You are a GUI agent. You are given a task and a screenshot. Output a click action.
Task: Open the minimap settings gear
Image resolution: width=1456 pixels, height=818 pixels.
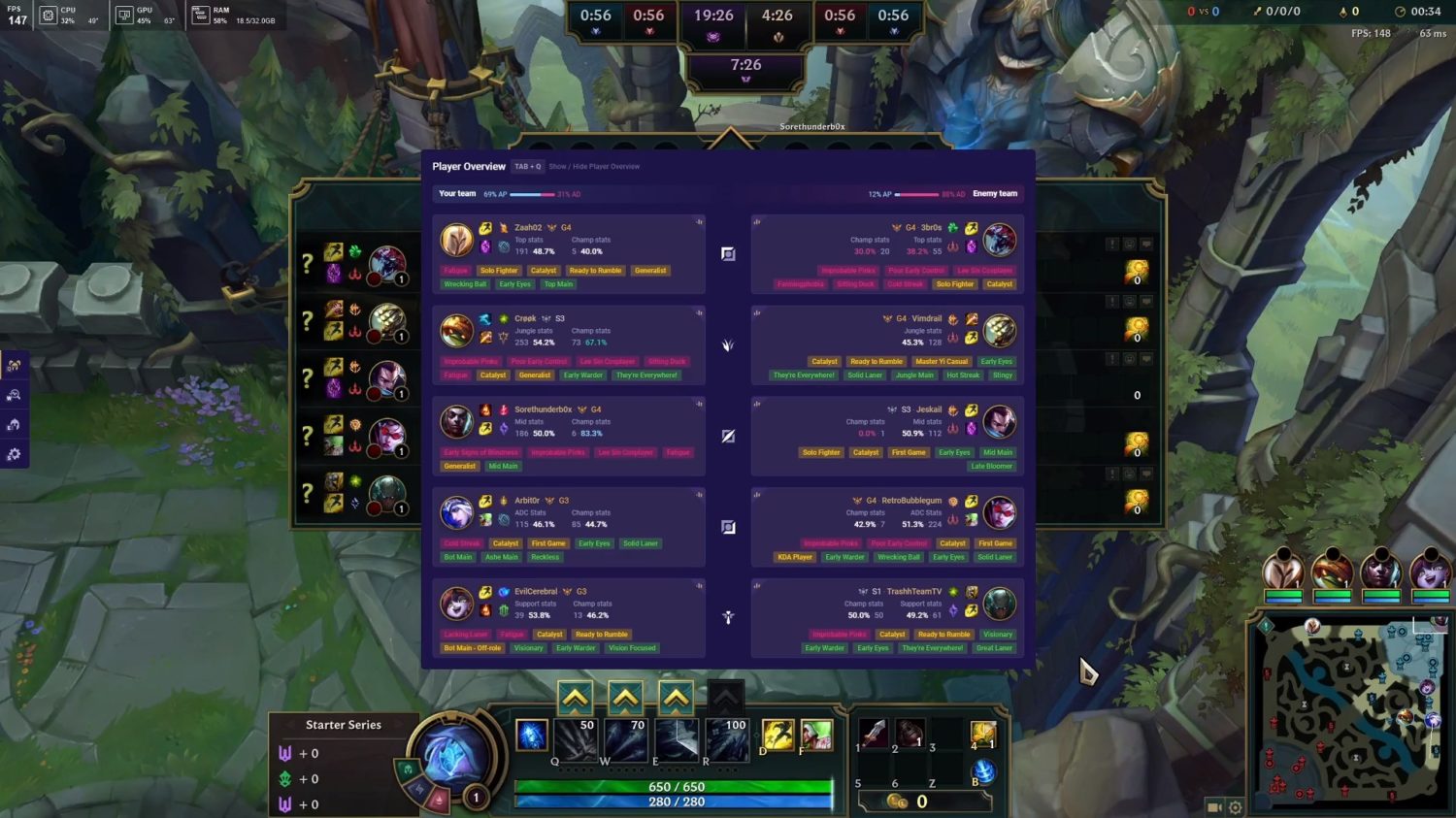[x=1234, y=806]
